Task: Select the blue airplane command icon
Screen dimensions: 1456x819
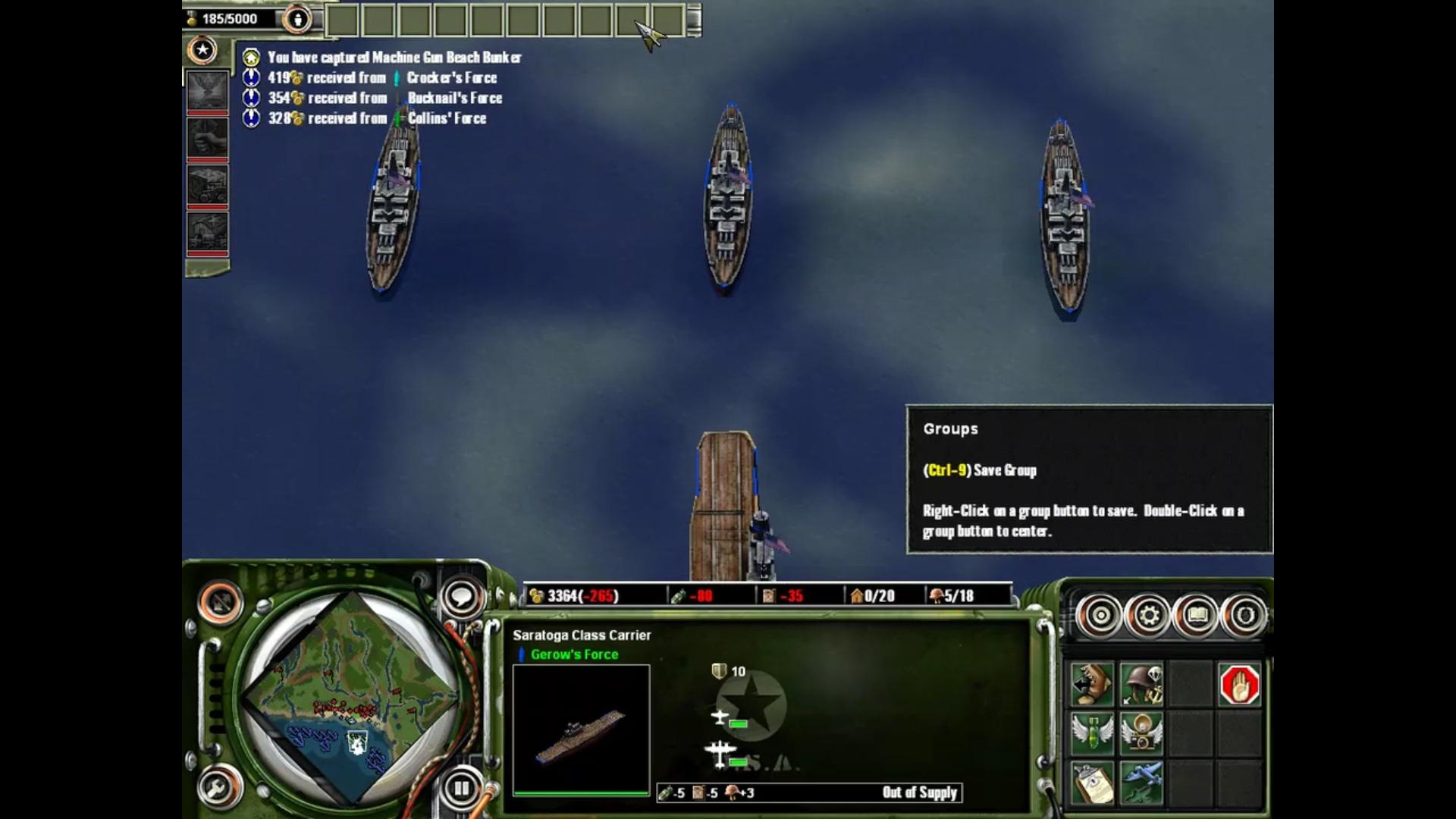Action: coord(1141,782)
